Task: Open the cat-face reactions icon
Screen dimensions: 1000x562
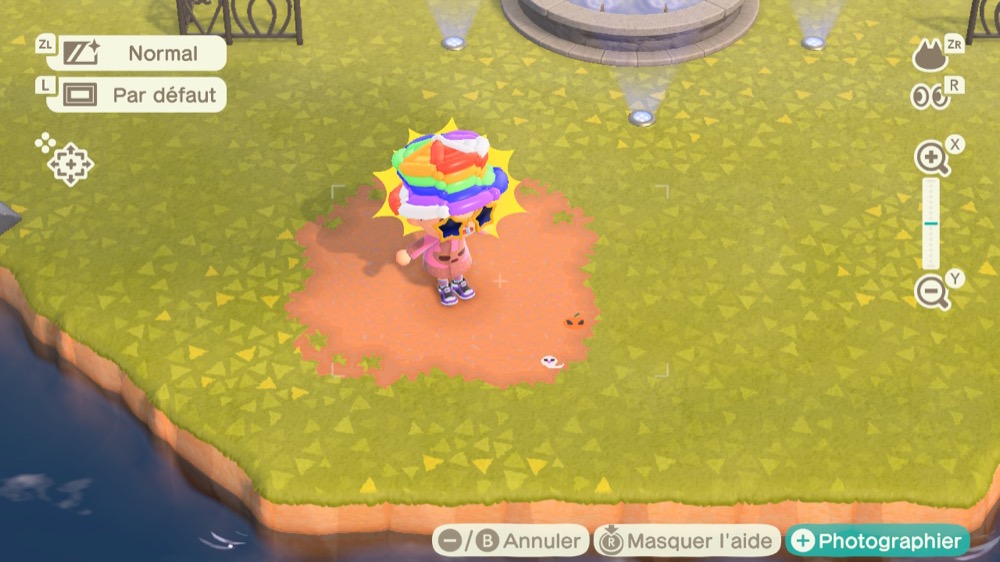Action: click(x=930, y=56)
